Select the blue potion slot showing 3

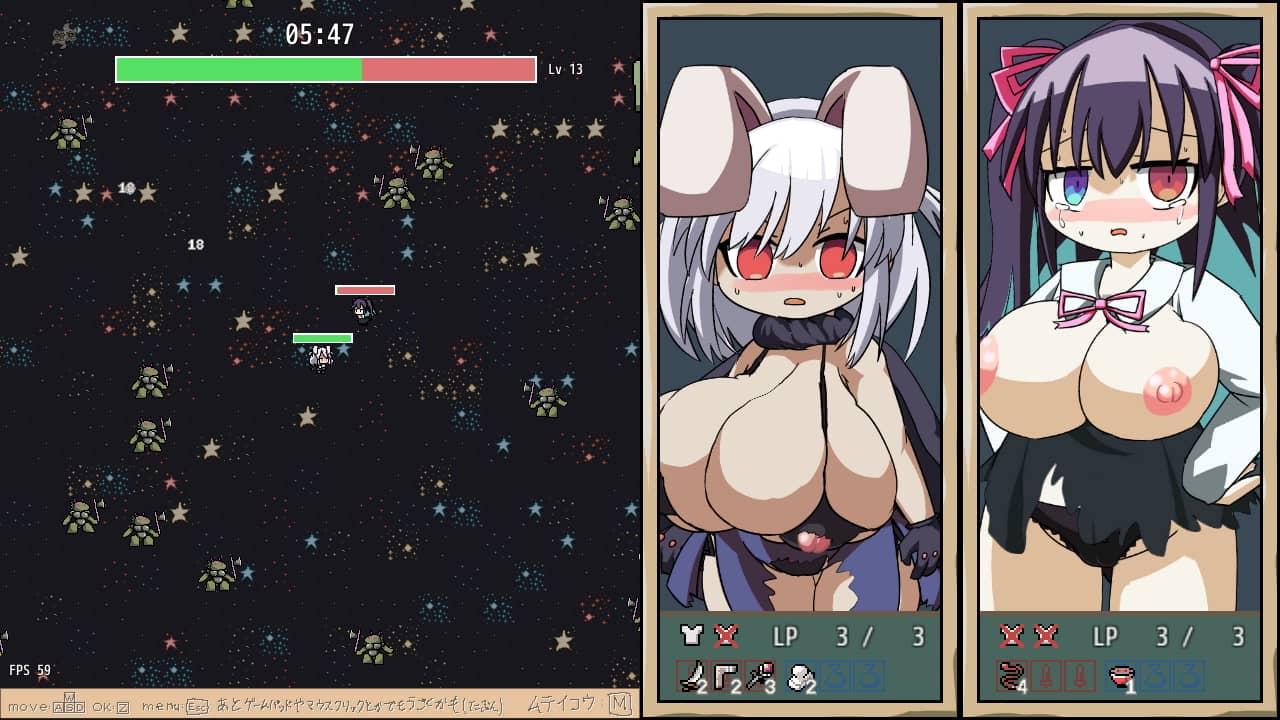(x=838, y=676)
